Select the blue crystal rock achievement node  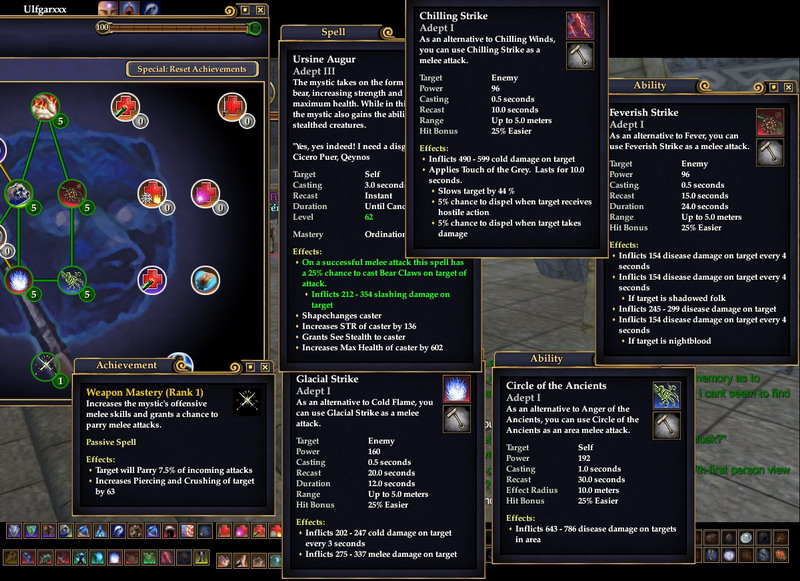[18, 194]
